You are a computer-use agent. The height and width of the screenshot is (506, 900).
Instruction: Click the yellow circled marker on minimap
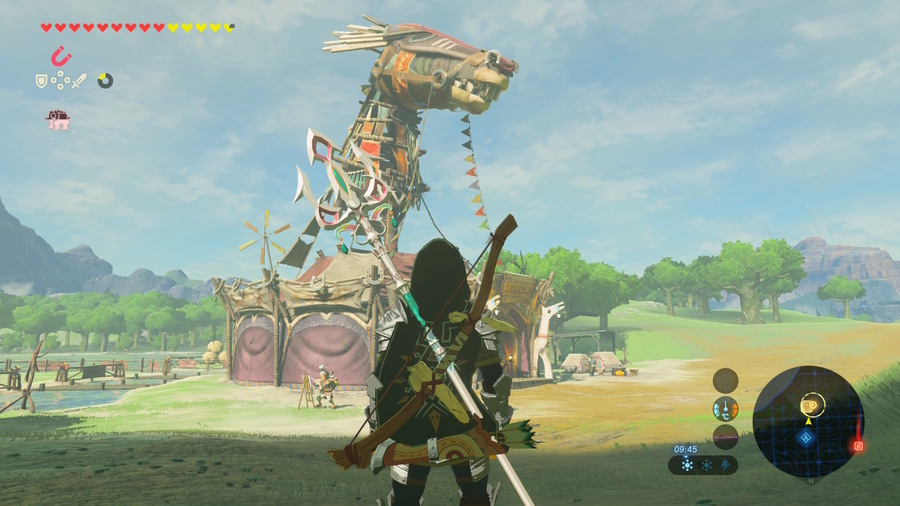(x=811, y=404)
